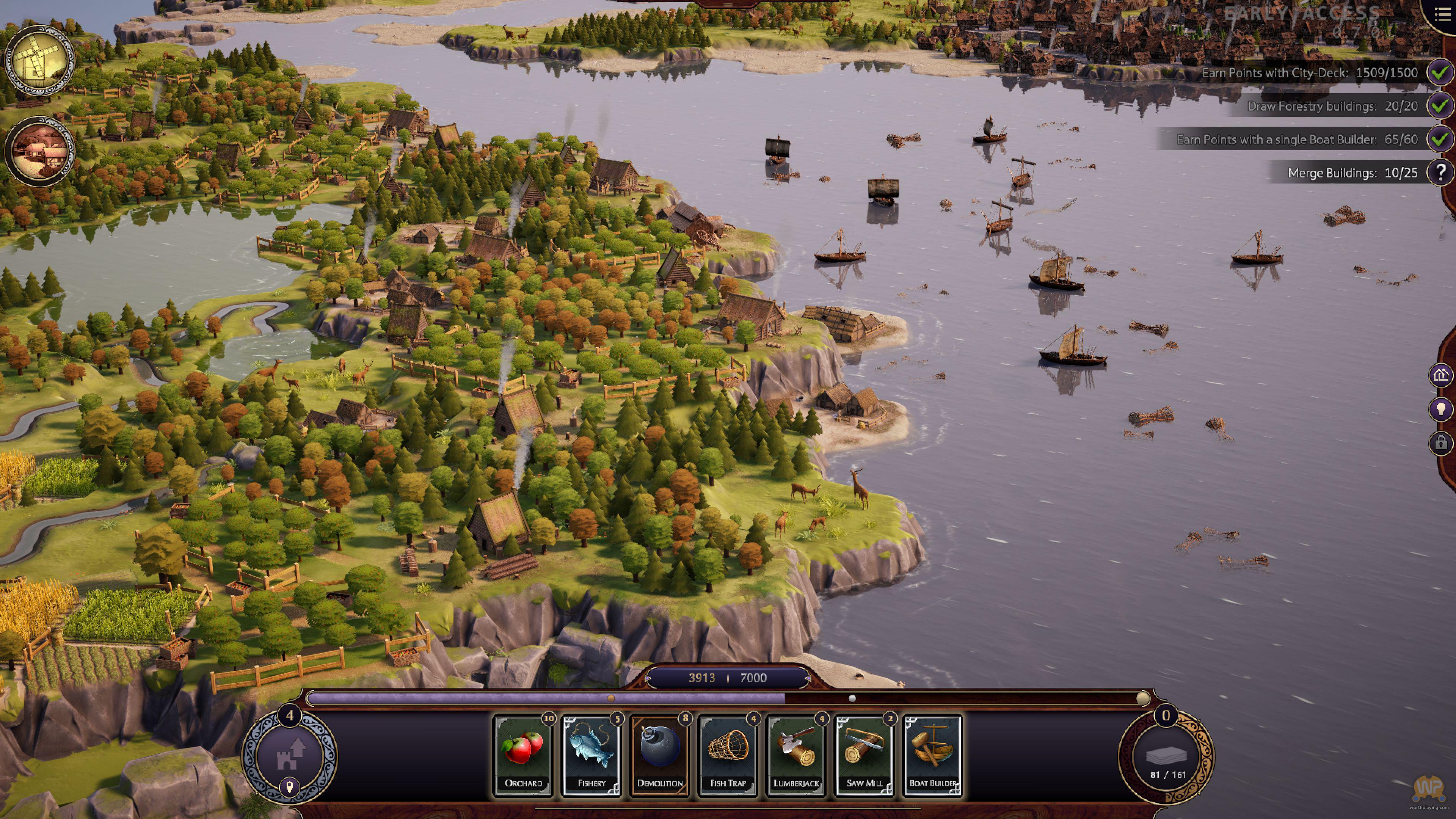
Task: Pick the Demolition bomb card
Action: (x=660, y=755)
